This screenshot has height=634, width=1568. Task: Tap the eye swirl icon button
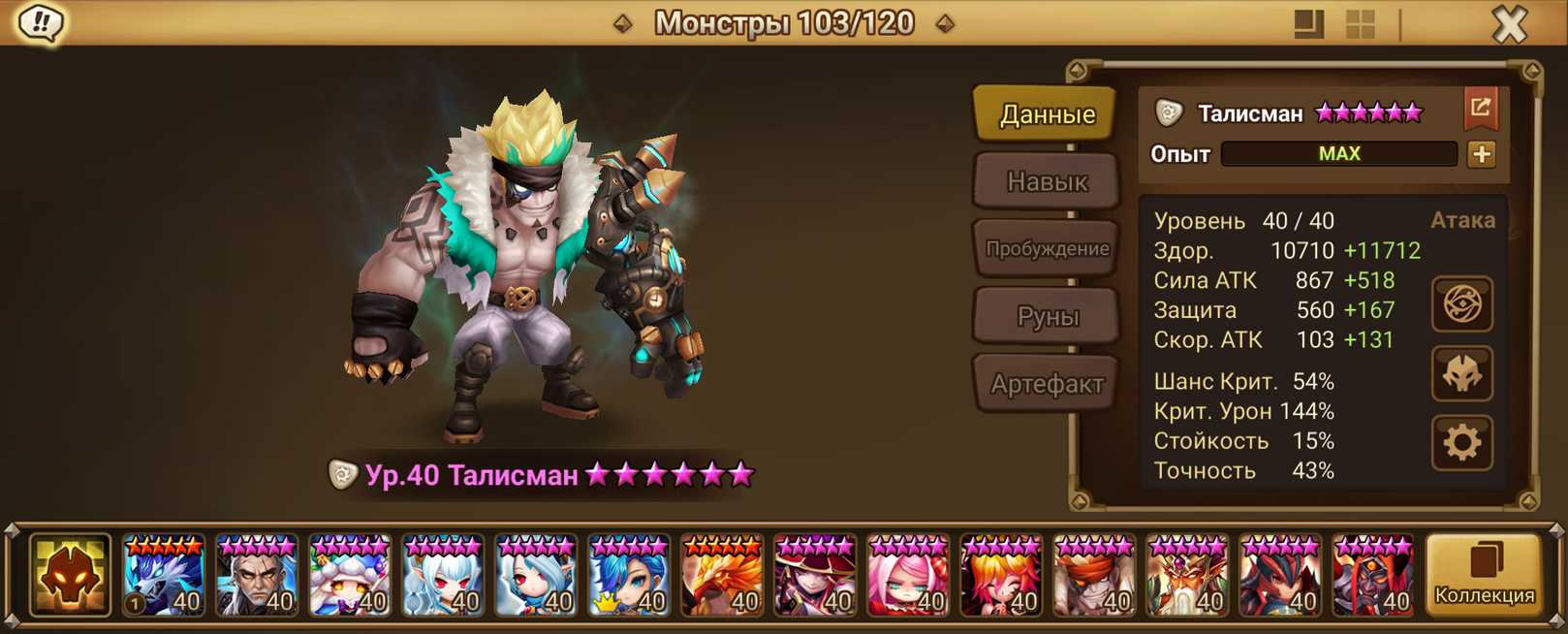tap(1461, 304)
